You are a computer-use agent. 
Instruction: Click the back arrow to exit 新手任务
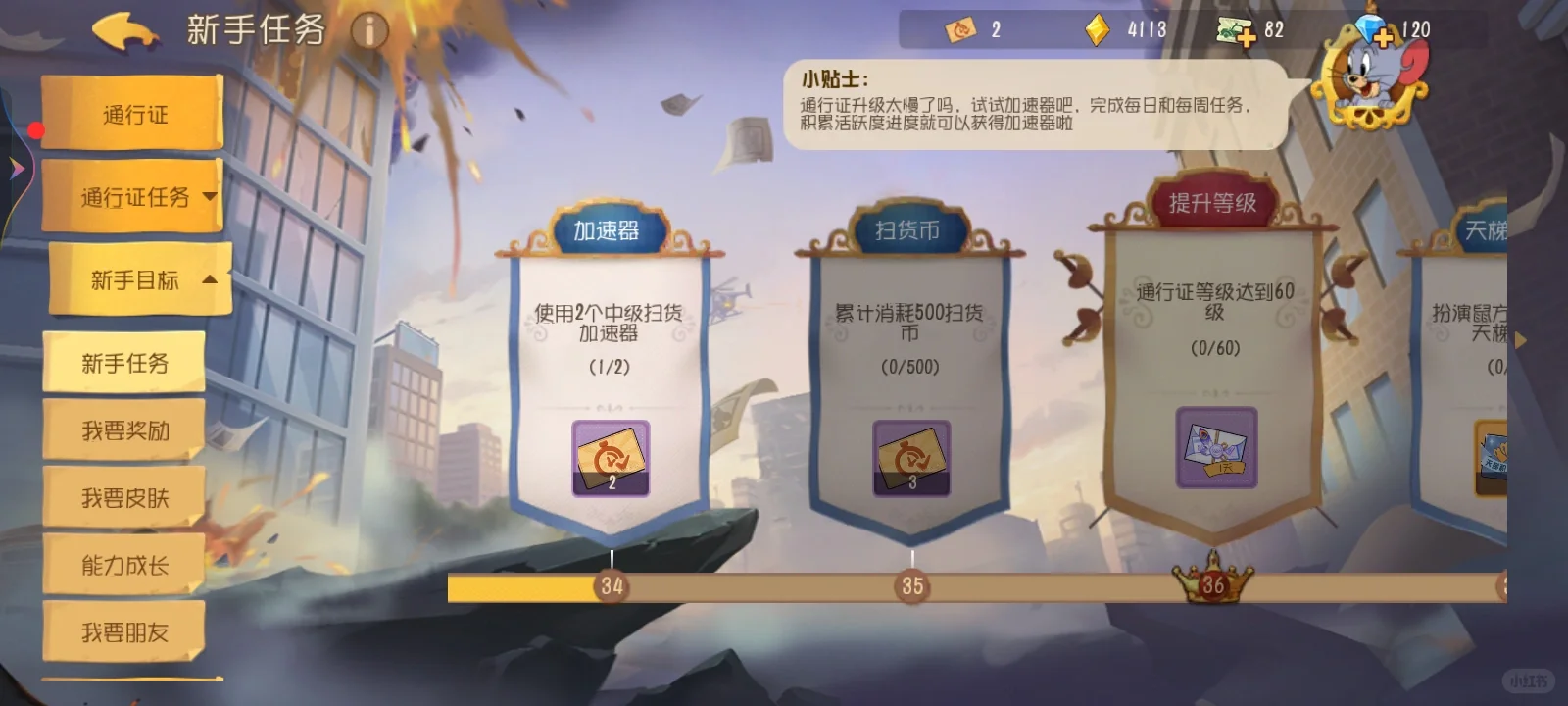click(122, 31)
